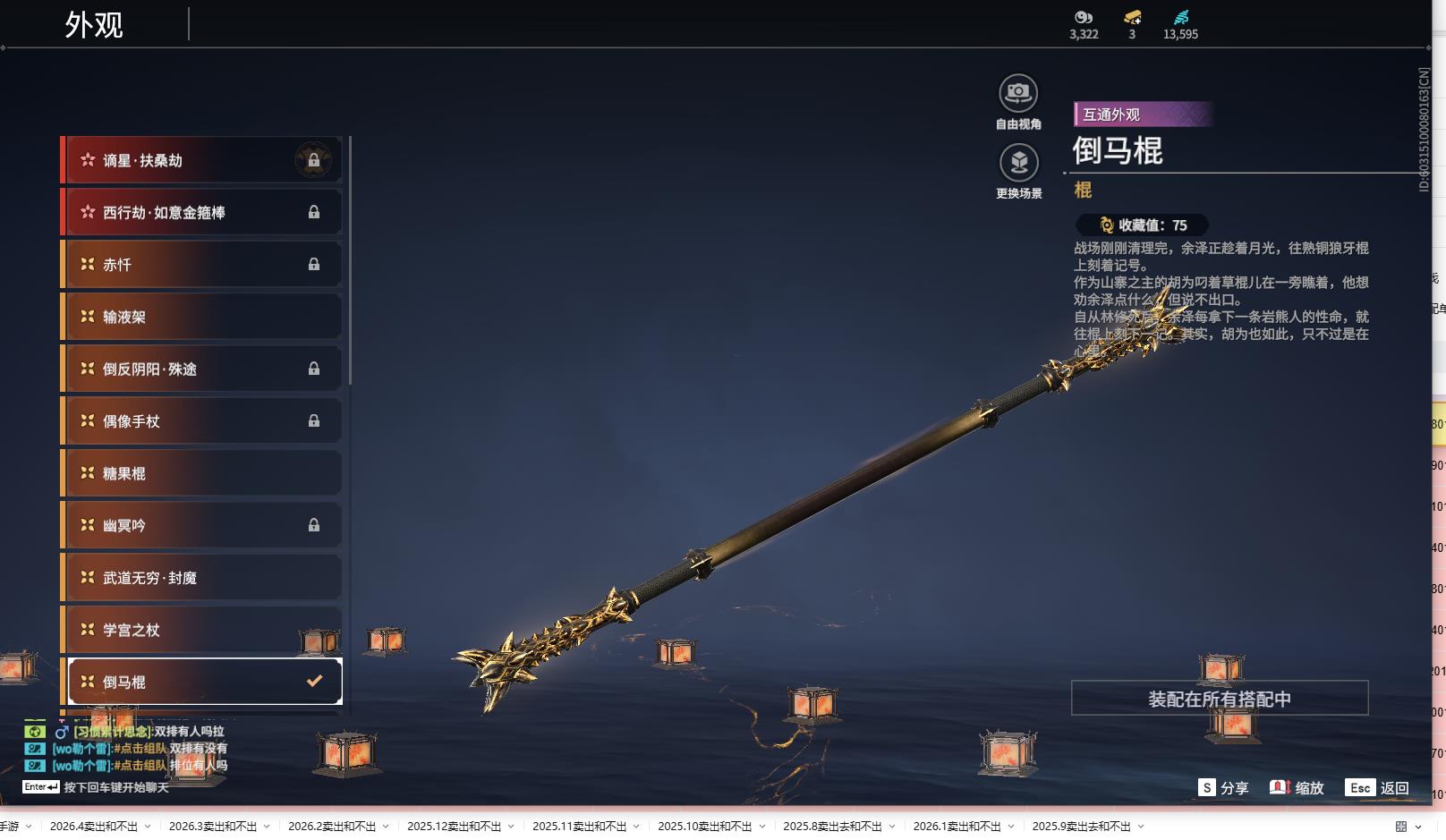1446x840 pixels.
Task: Select 倒反阴阳·殊途 from the list
Action: [x=201, y=369]
